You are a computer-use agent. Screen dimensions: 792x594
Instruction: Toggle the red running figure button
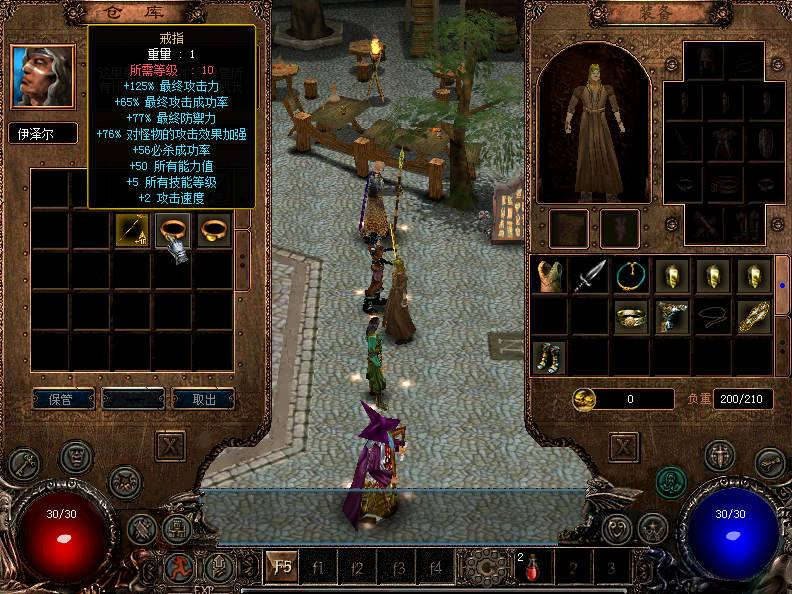pyautogui.click(x=178, y=568)
